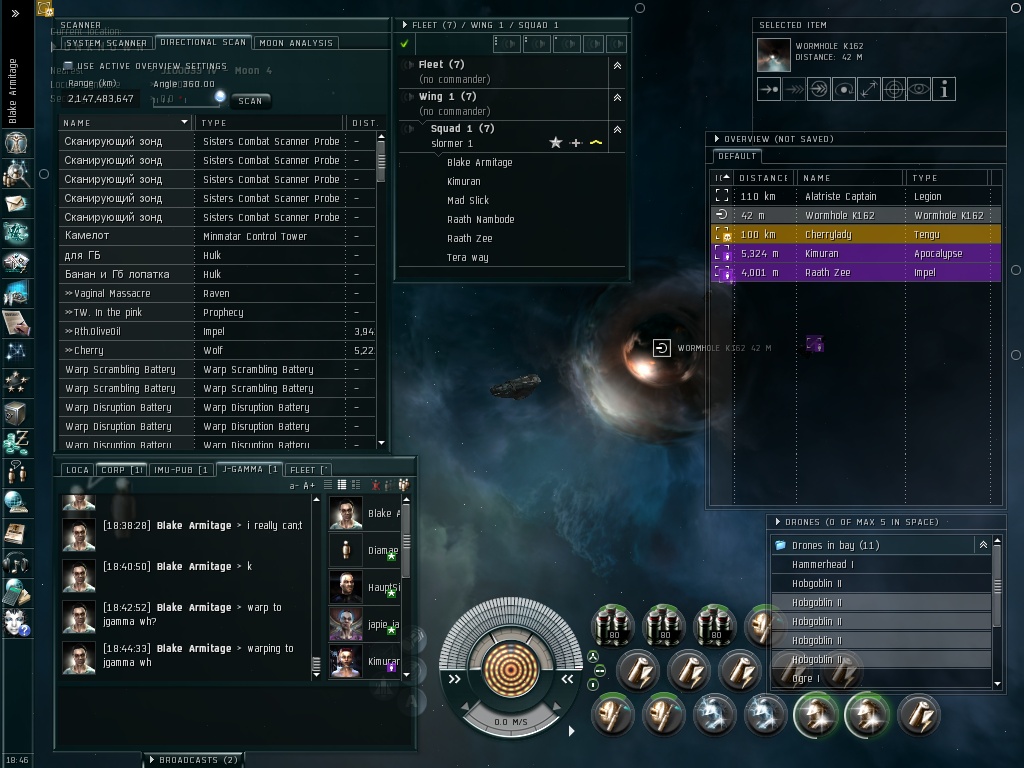1024x768 pixels.
Task: Click the Scan button in scanner
Action: click(250, 101)
